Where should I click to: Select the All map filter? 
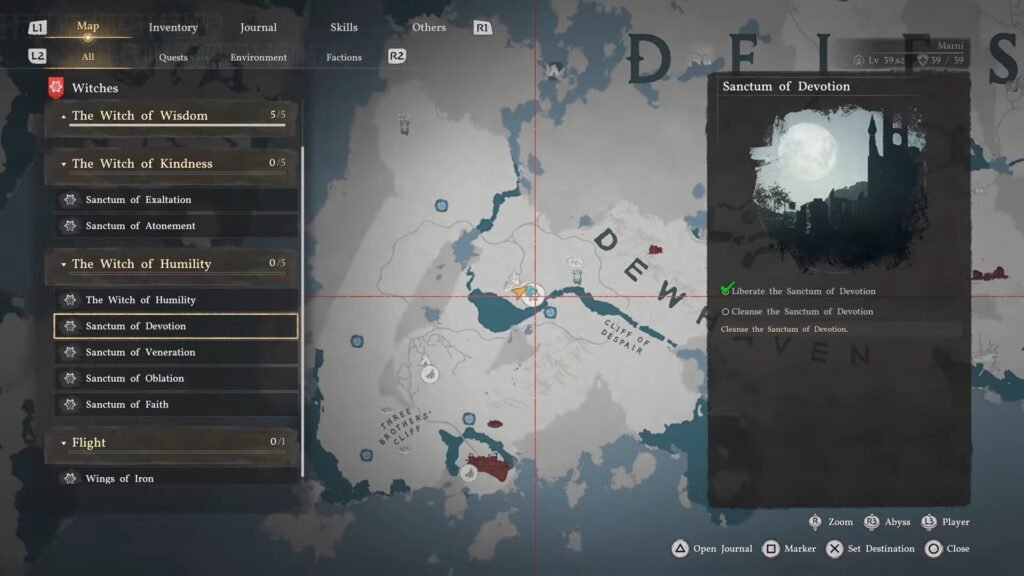88,57
